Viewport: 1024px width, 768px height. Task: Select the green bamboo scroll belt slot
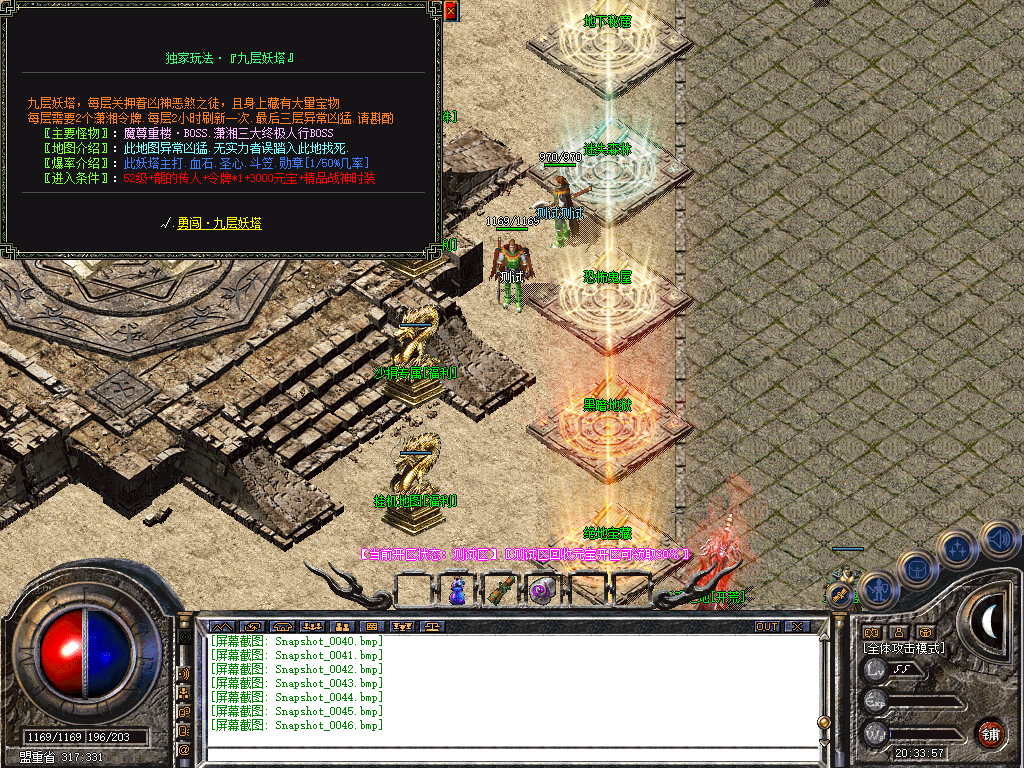pyautogui.click(x=498, y=591)
